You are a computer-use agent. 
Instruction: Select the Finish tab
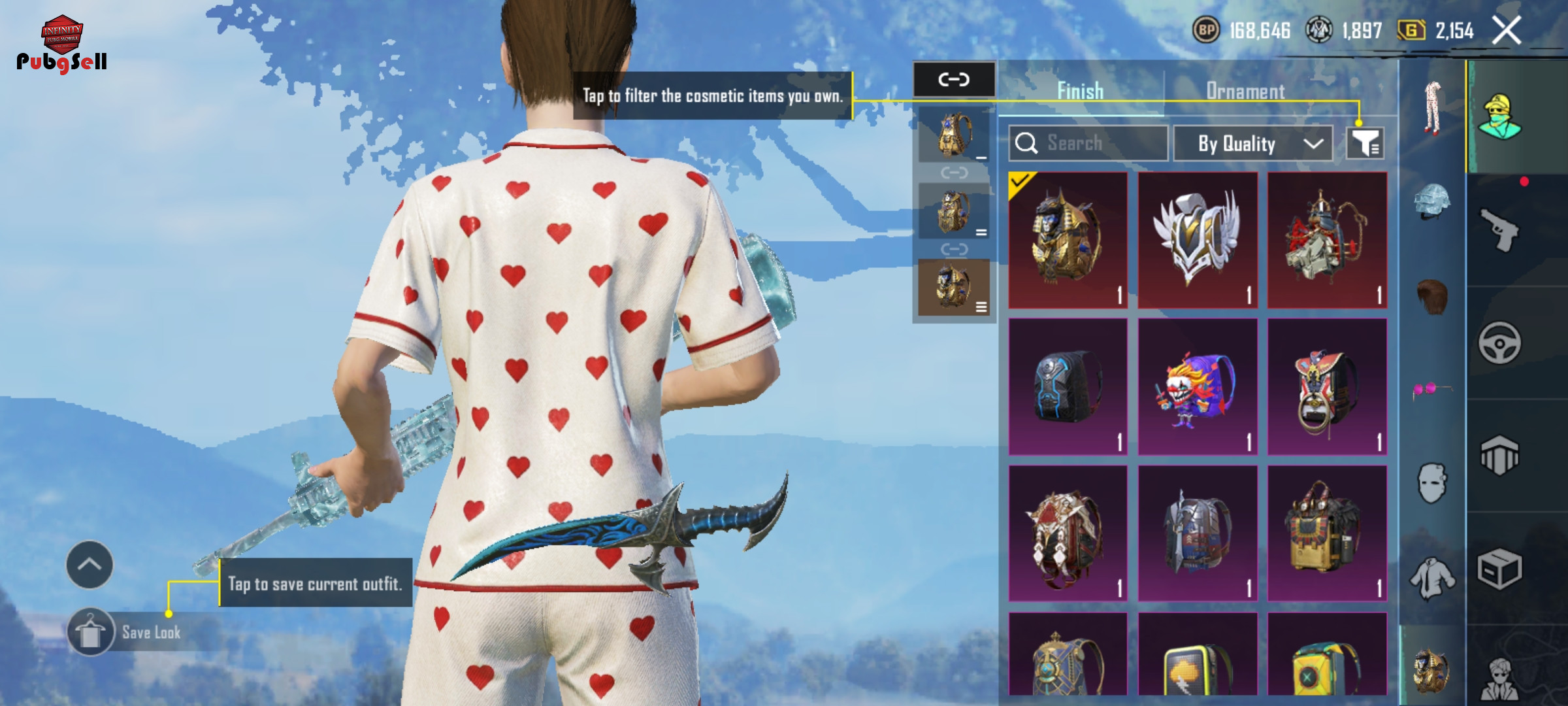coord(1080,92)
